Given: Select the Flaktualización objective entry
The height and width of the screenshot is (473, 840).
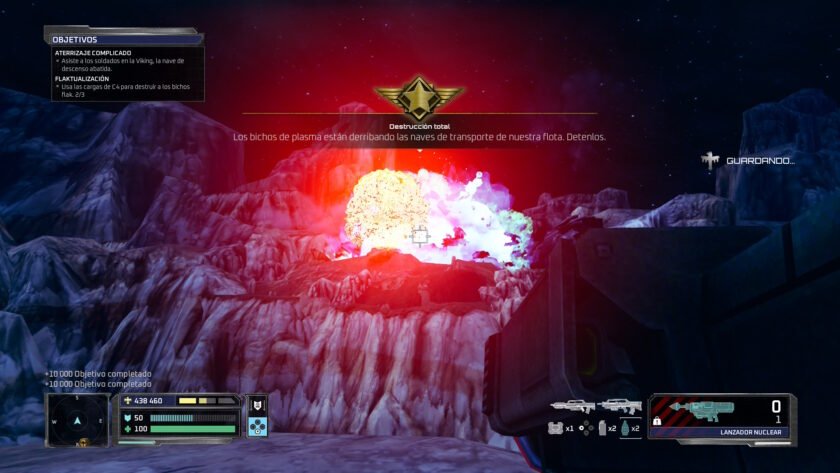Looking at the screenshot, I should (82, 78).
